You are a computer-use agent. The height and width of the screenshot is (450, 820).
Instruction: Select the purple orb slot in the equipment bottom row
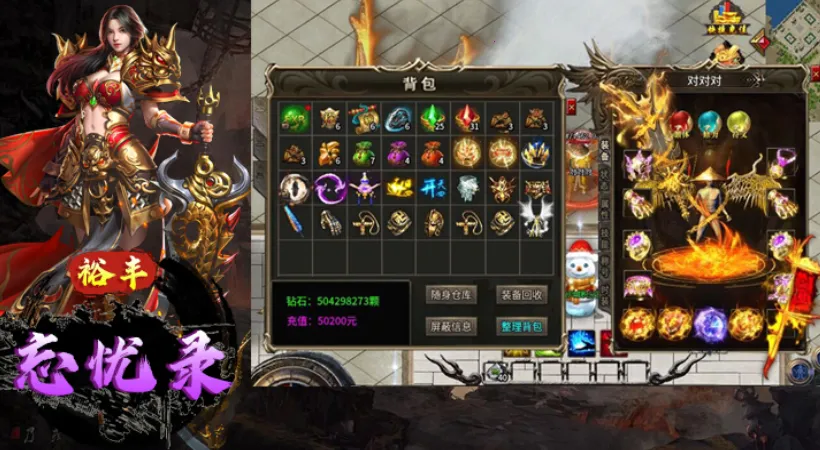point(709,325)
